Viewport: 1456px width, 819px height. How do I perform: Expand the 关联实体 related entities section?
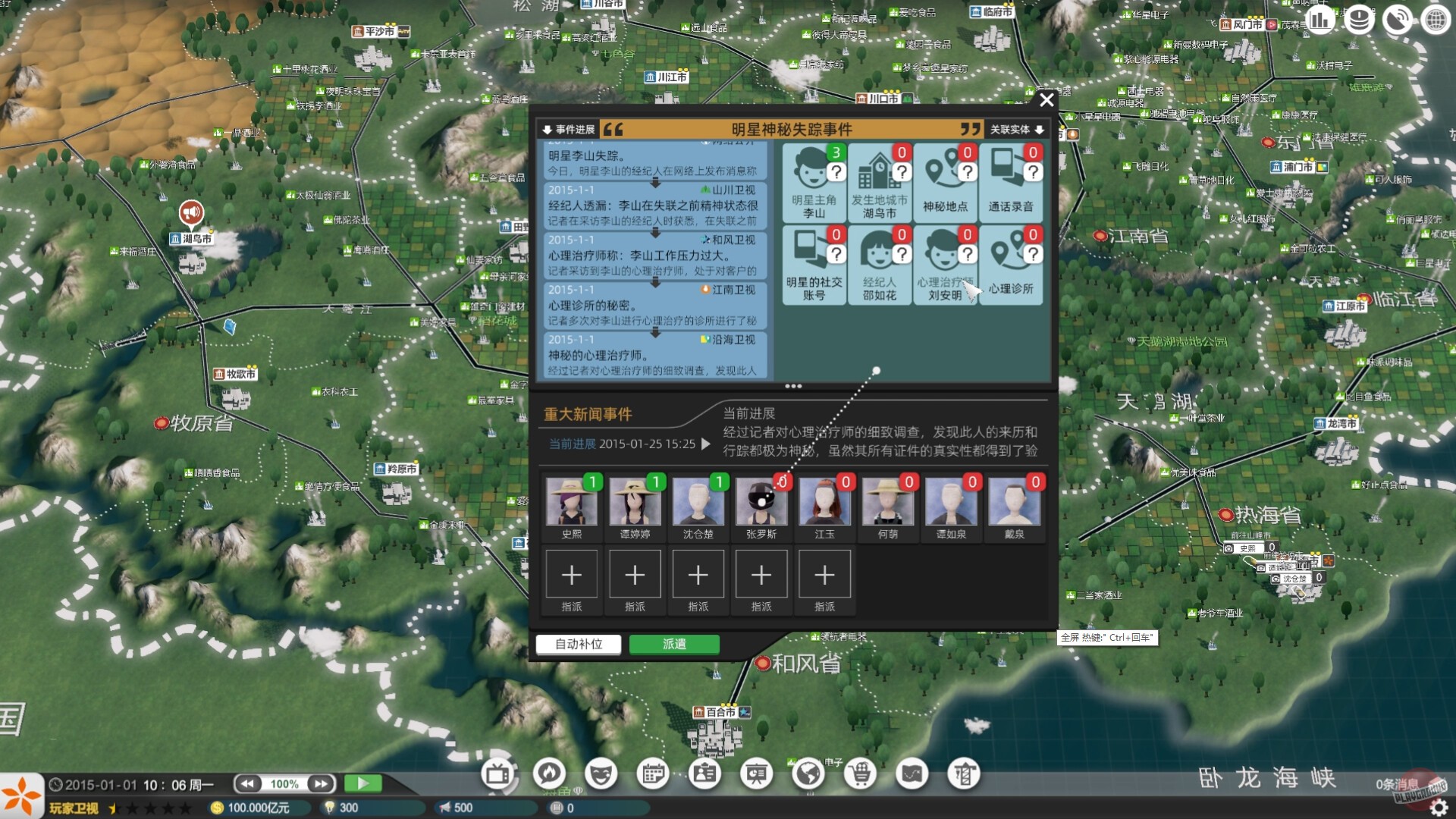point(1012,129)
